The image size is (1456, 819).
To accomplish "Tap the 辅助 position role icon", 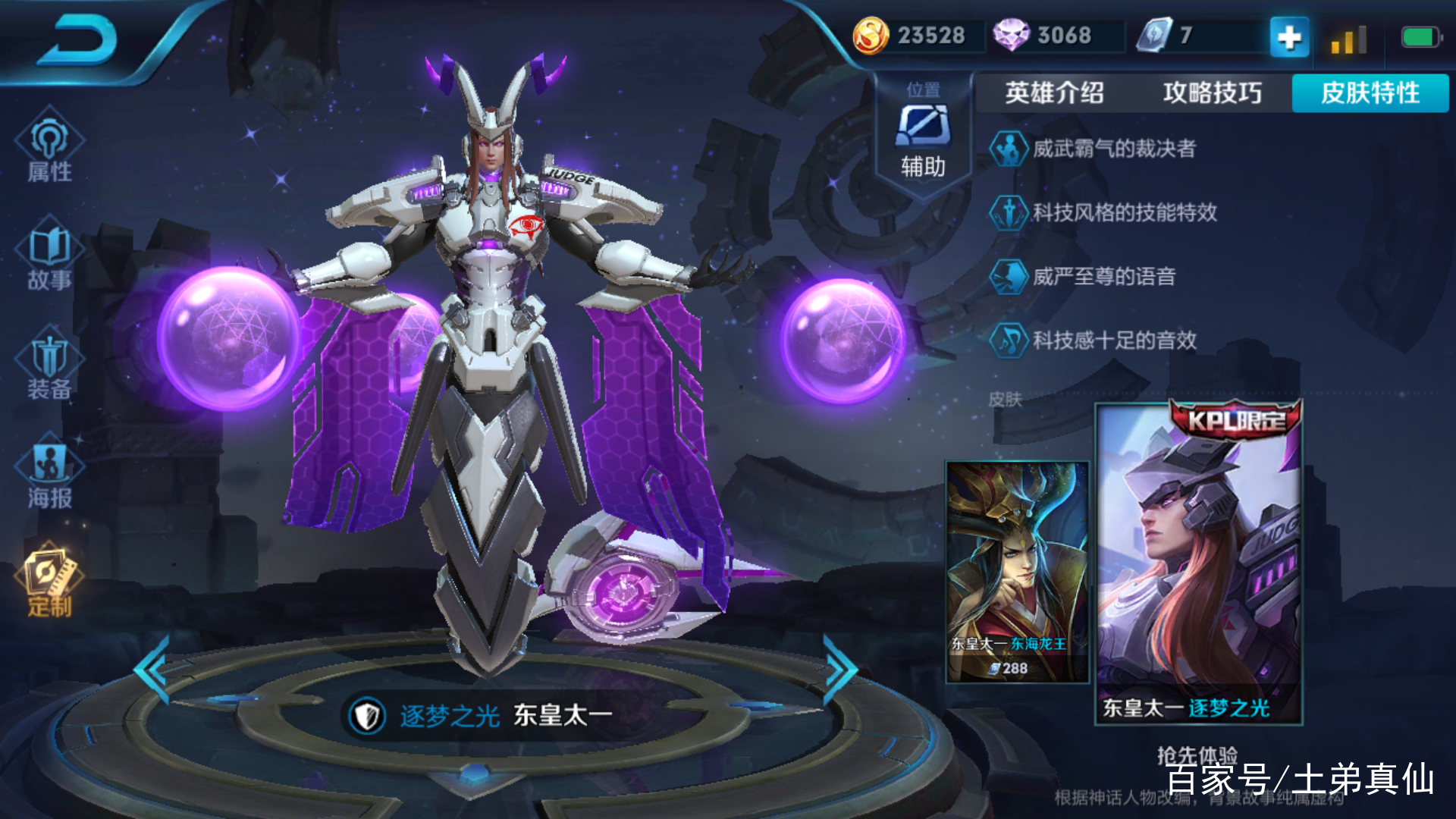I will 923,136.
